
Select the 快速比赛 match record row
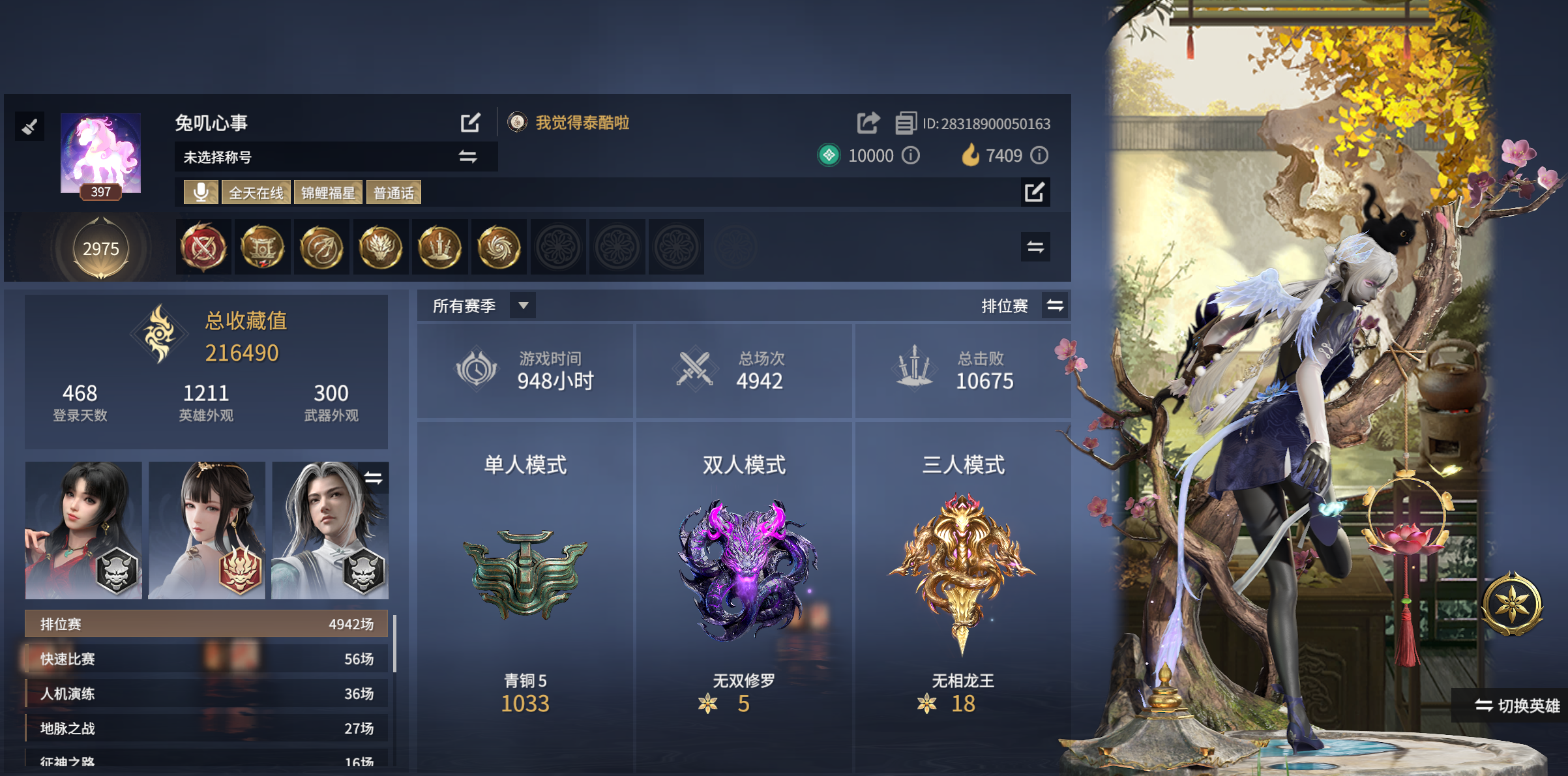[206, 659]
